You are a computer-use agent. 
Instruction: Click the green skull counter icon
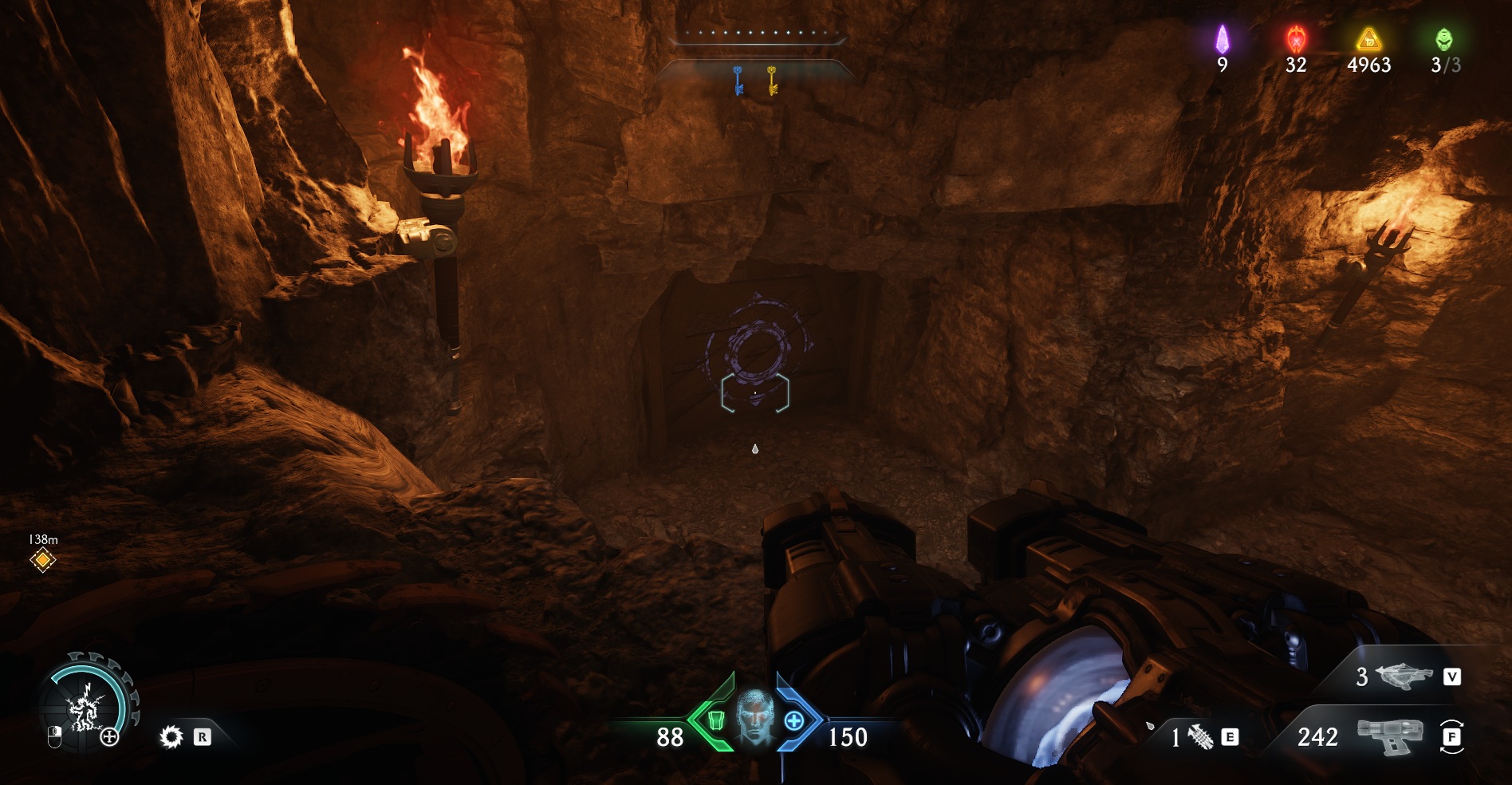pyautogui.click(x=1443, y=39)
